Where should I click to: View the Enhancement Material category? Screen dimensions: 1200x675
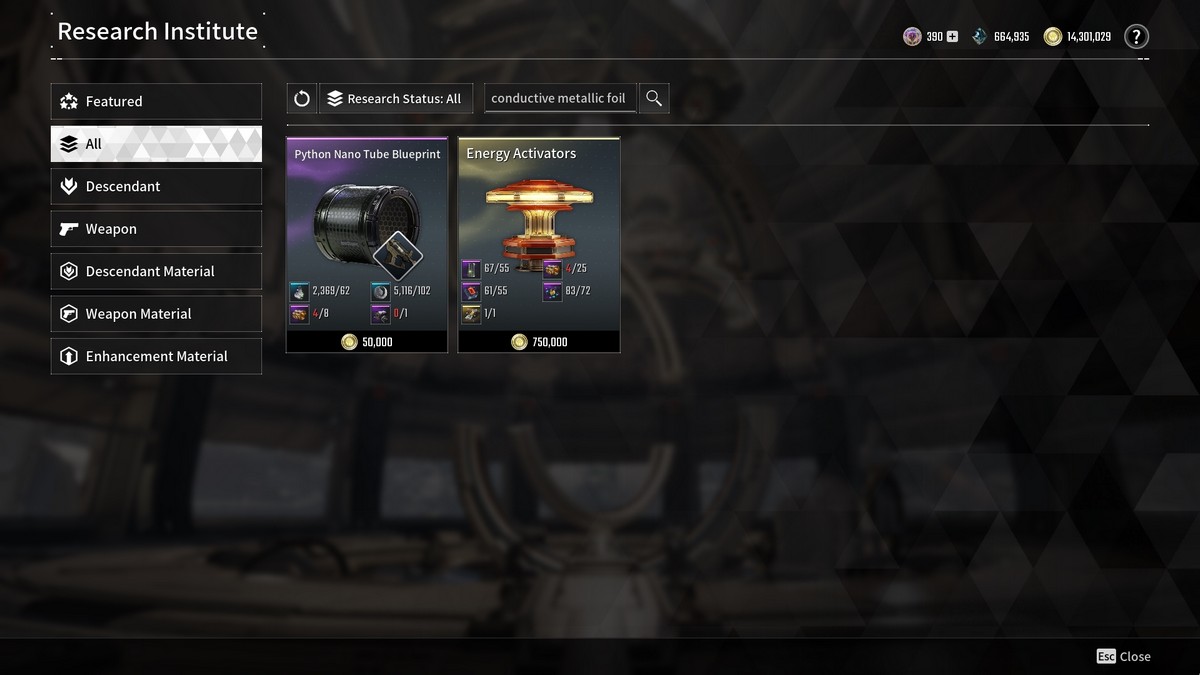pos(156,356)
